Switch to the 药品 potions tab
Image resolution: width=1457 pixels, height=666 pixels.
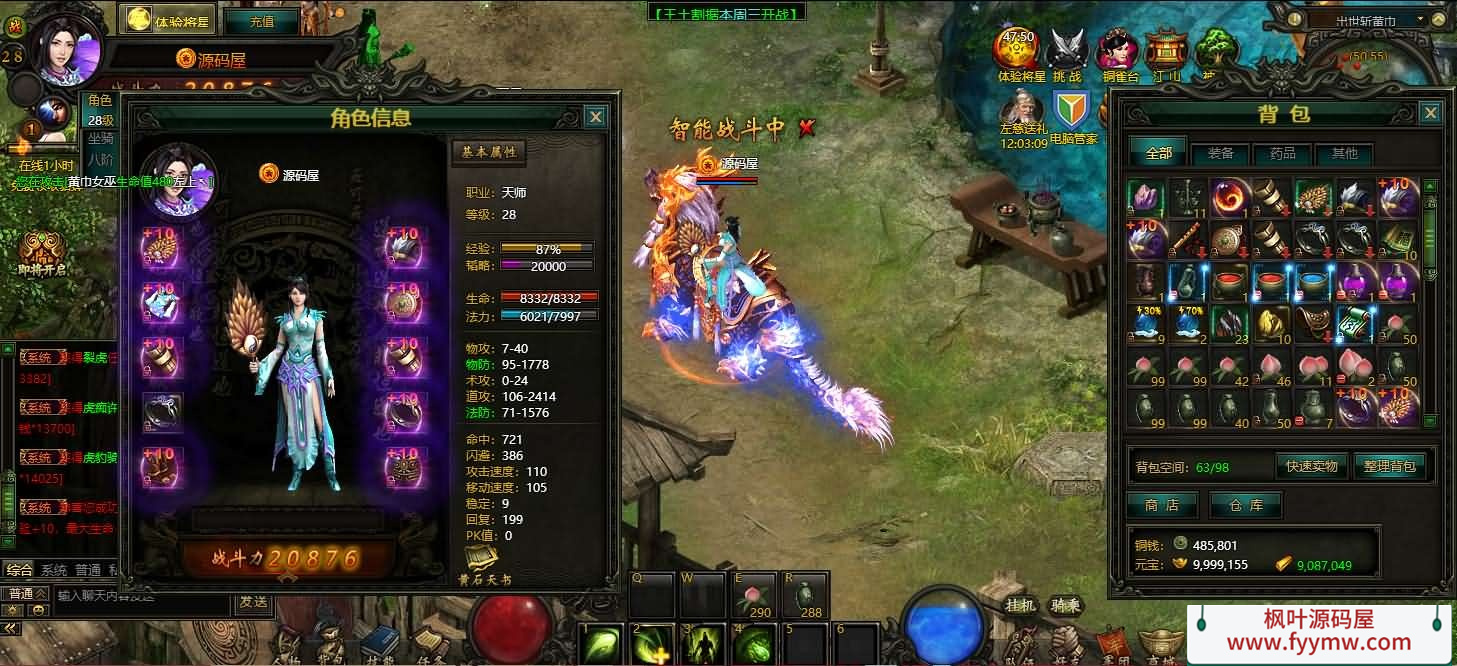[x=1282, y=153]
